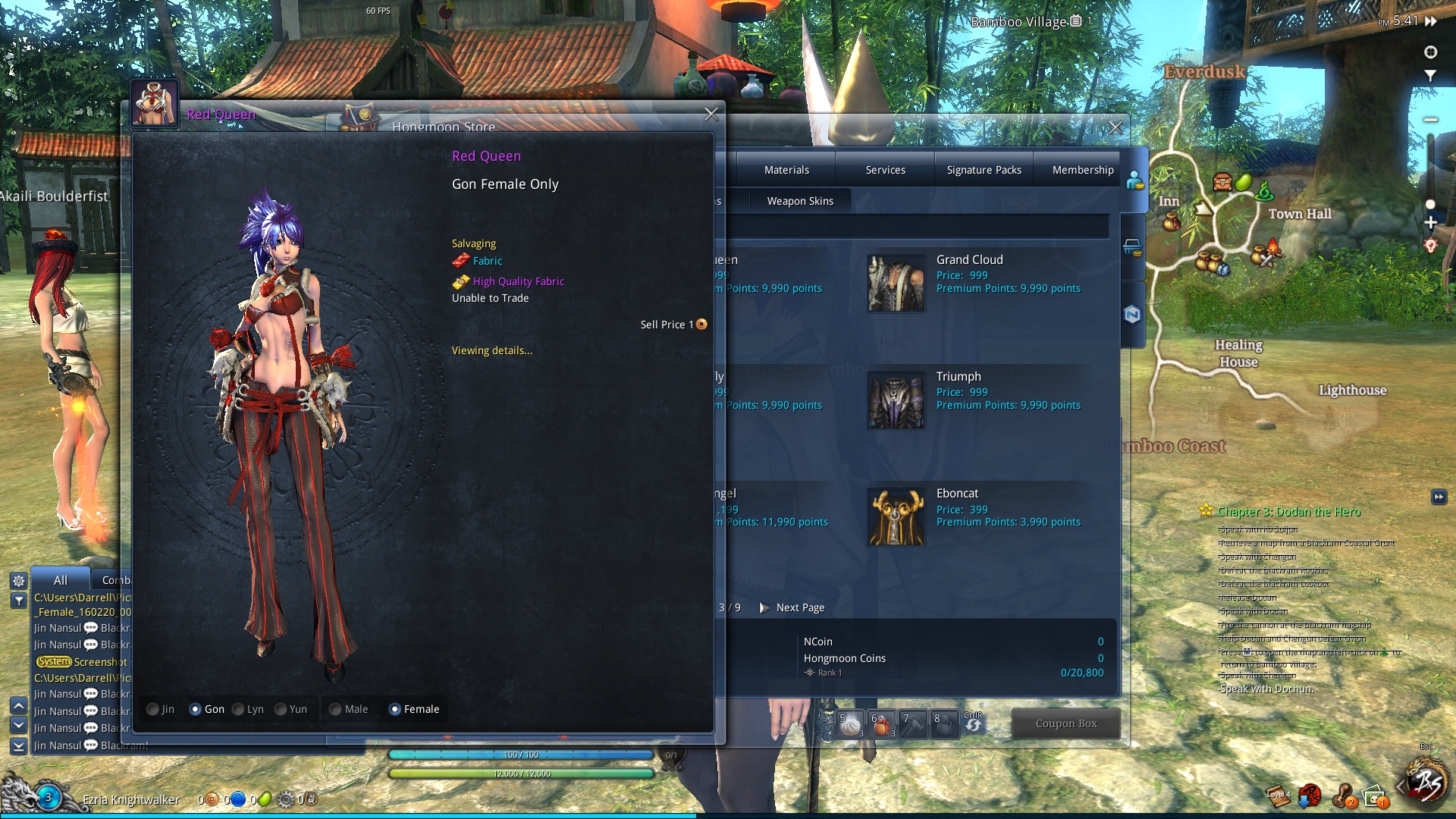This screenshot has height=819, width=1456.
Task: Select the Grand Cloud costume
Action: click(896, 283)
